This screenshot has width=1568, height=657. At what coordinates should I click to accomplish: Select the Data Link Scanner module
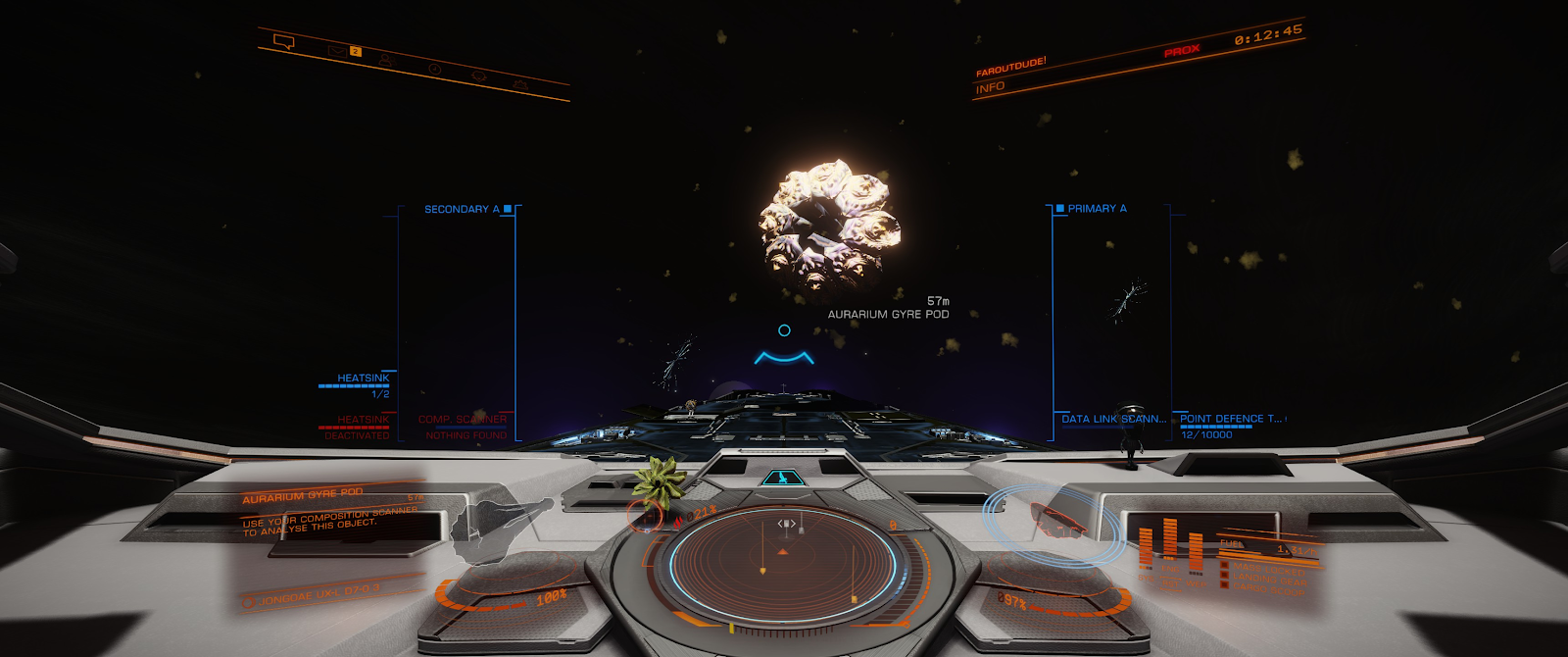1113,419
